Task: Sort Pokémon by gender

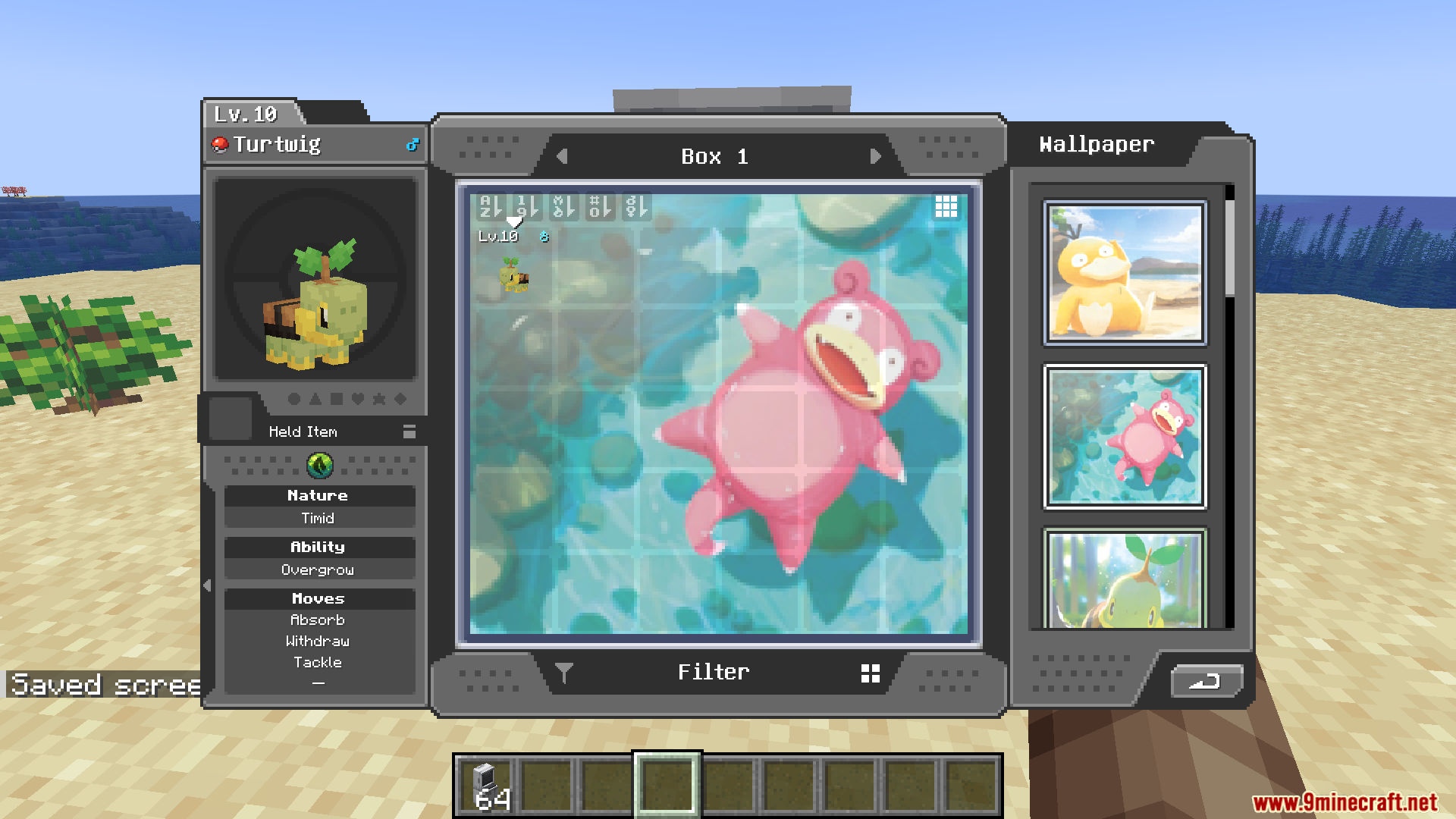Action: pyautogui.click(x=637, y=207)
